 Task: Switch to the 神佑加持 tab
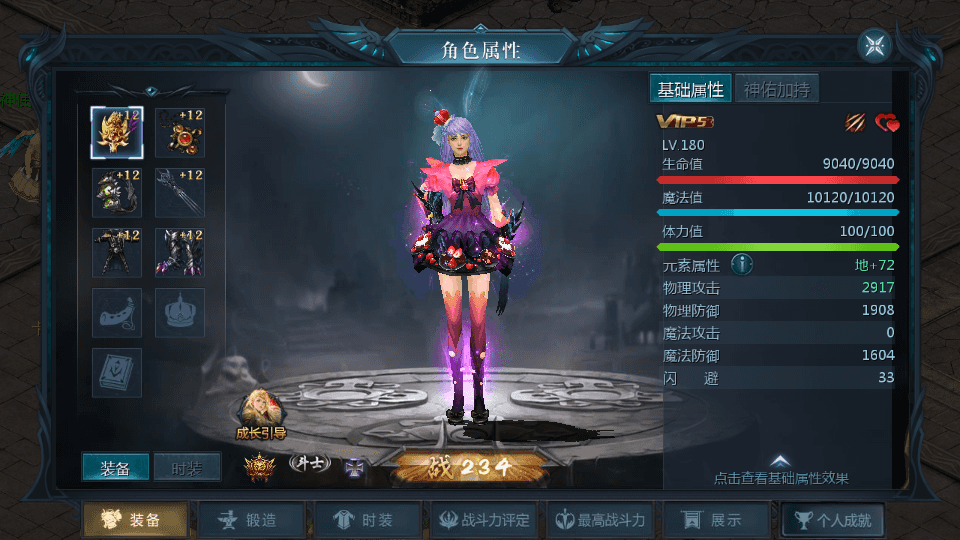pyautogui.click(x=777, y=89)
